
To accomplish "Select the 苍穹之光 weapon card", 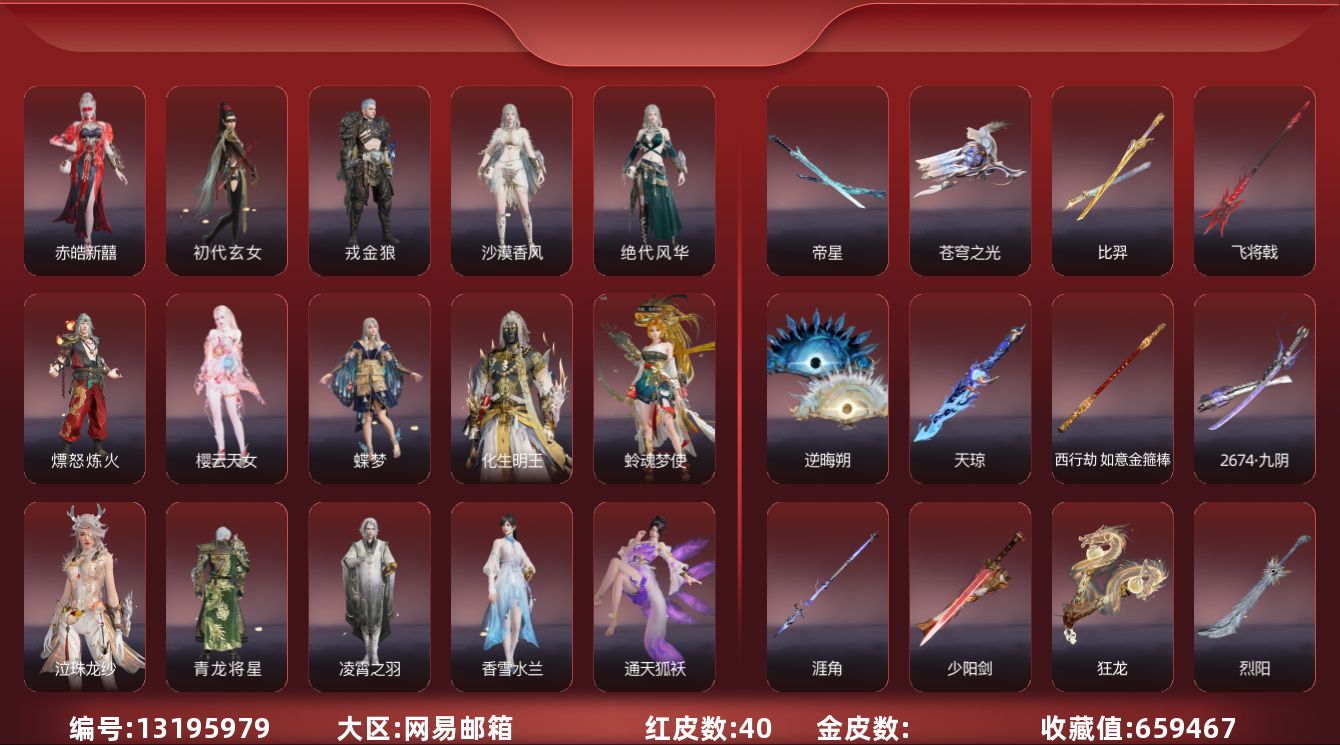I will [970, 180].
